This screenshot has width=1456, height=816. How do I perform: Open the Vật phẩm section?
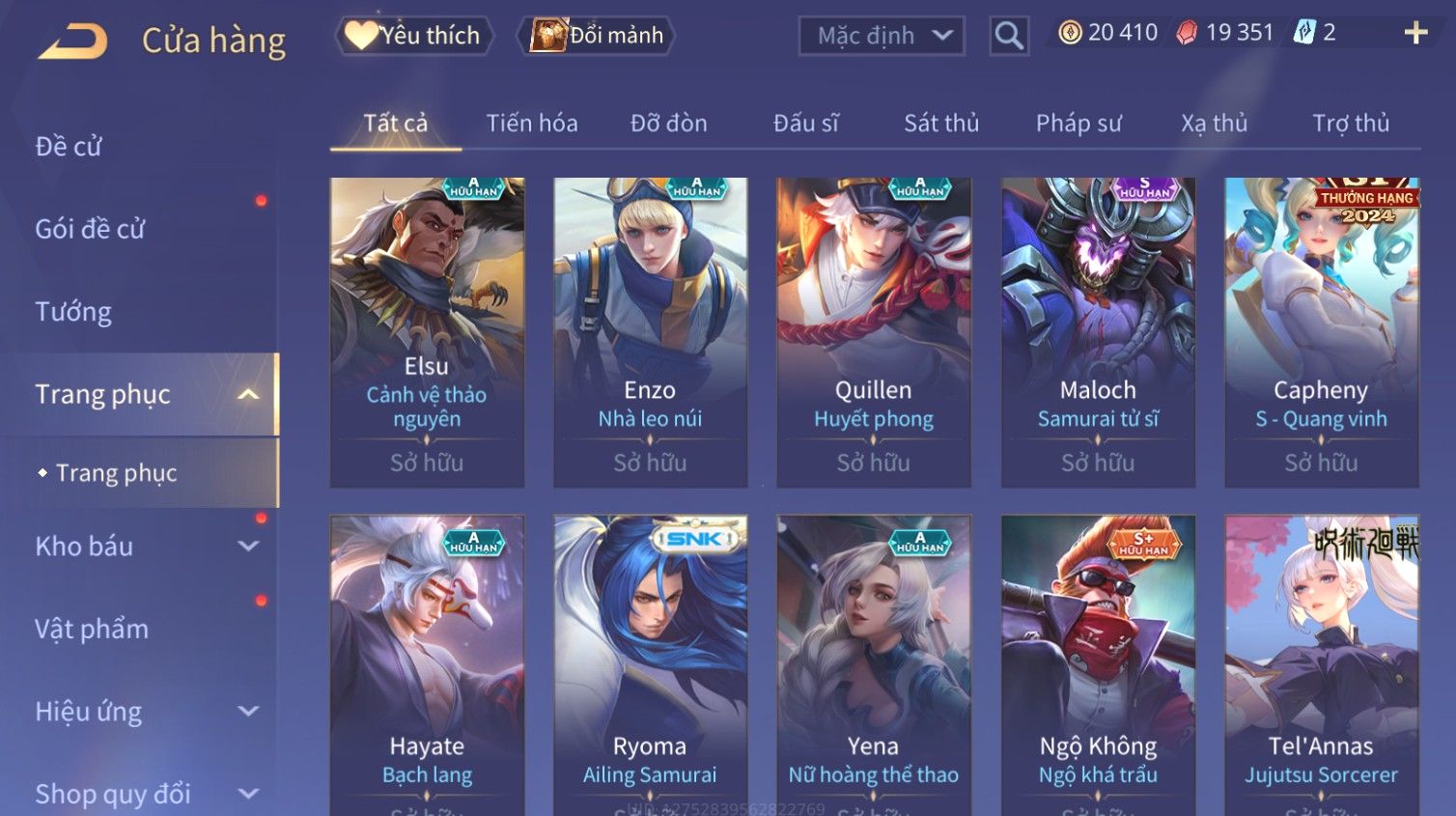(92, 630)
